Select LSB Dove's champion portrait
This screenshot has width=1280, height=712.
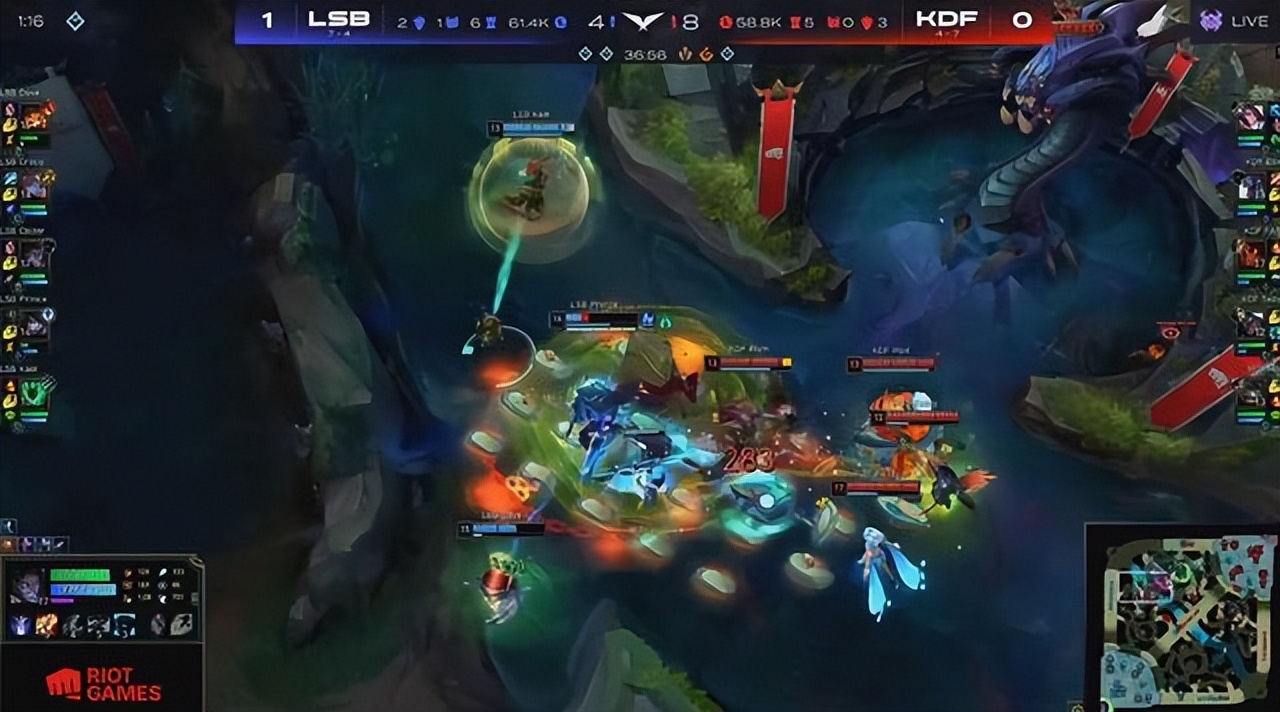click(x=37, y=118)
